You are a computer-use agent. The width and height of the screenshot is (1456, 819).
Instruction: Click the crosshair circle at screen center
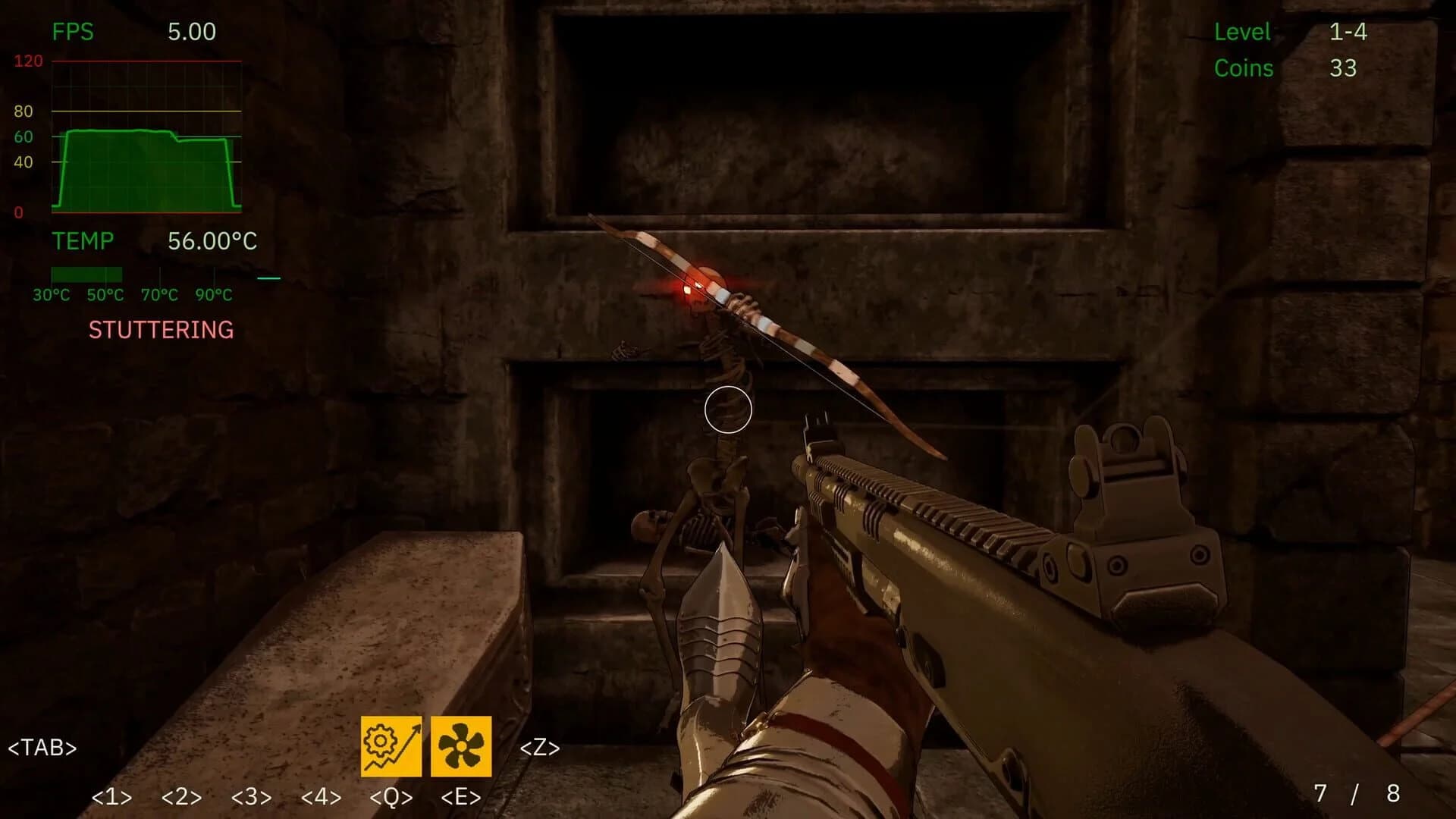729,409
